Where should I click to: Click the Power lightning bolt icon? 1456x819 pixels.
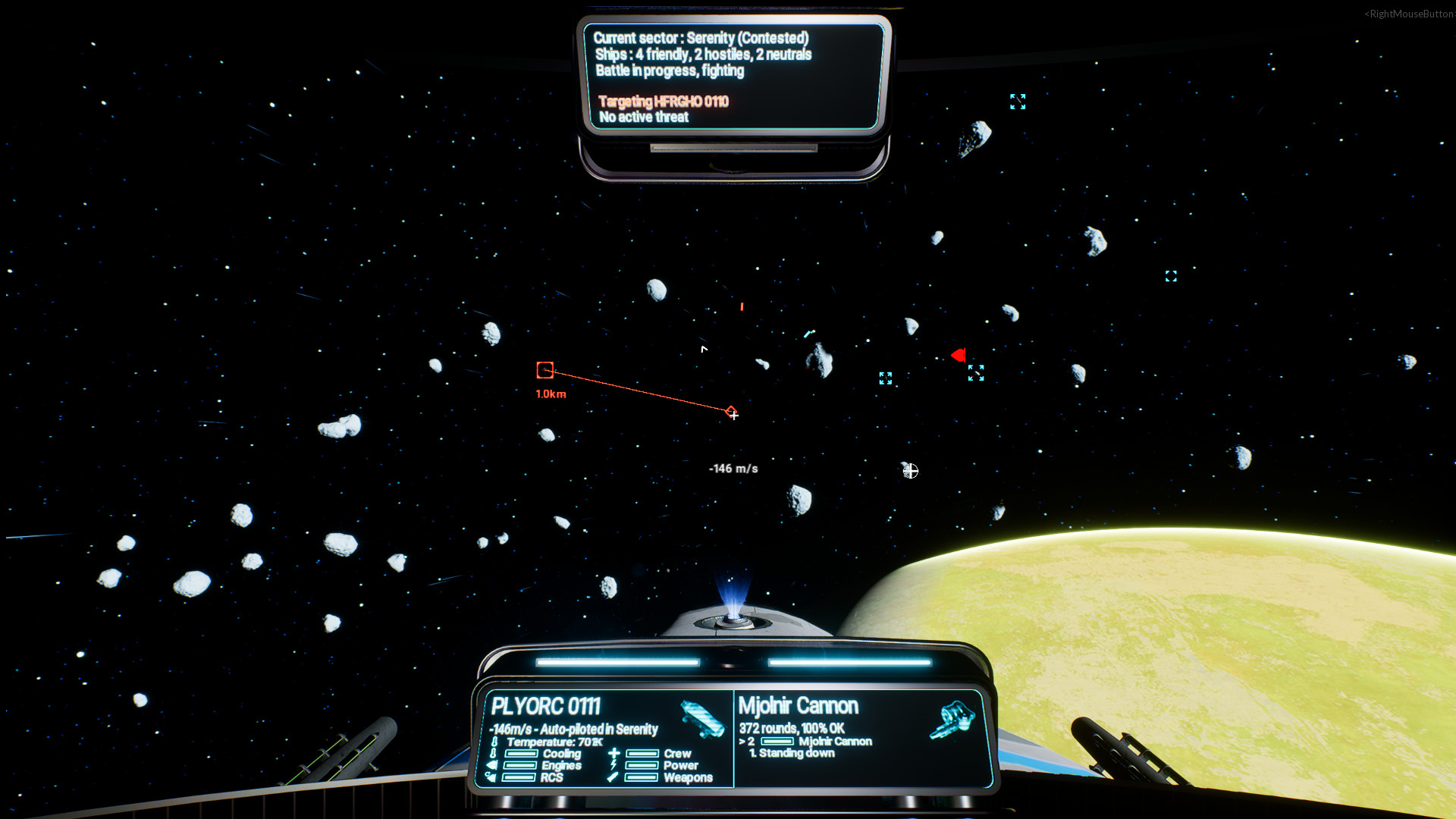point(613,766)
